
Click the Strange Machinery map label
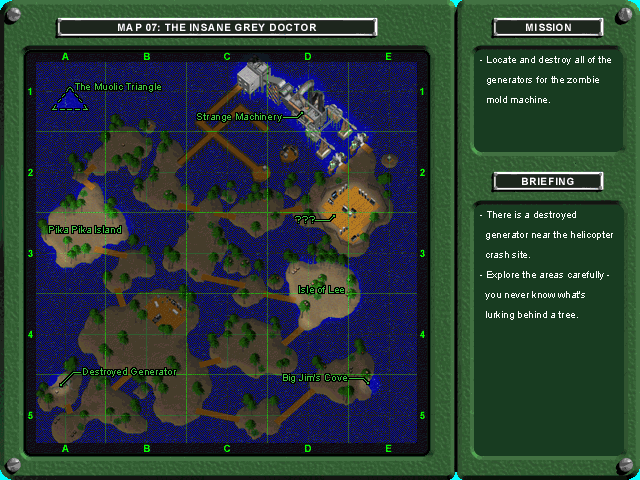(x=238, y=117)
